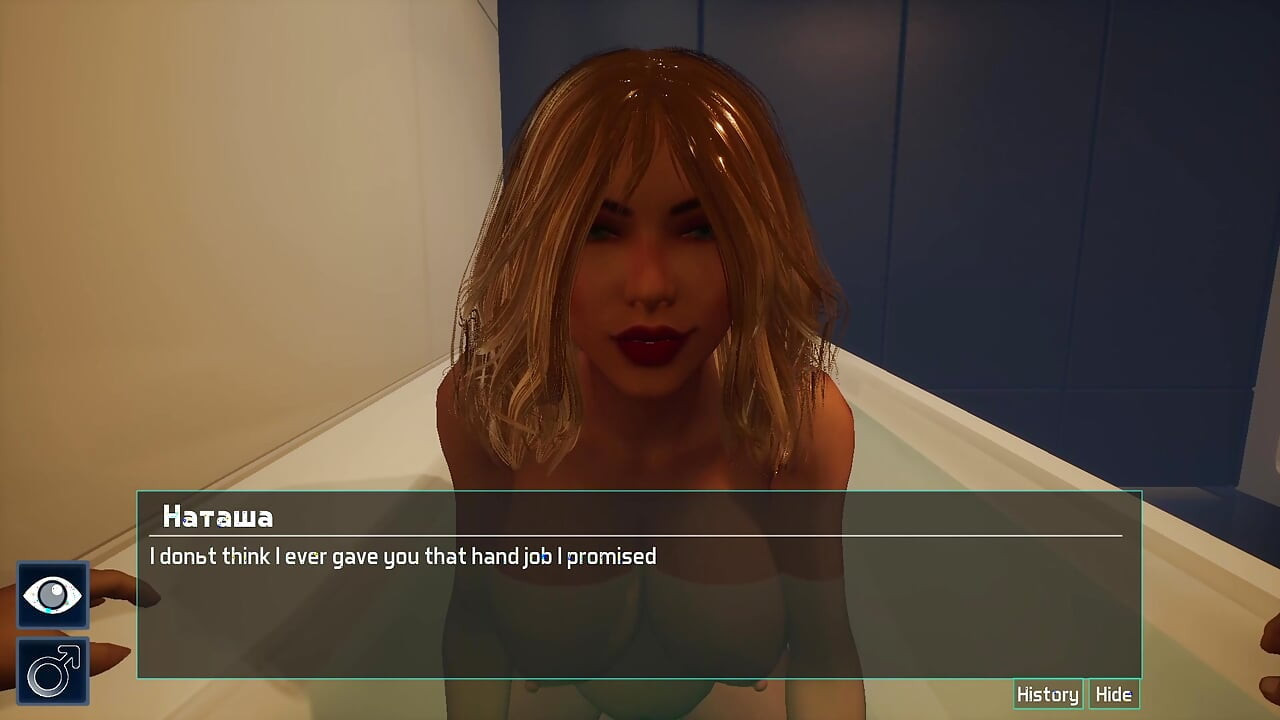This screenshot has width=1280, height=720.
Task: Click inside the dialogue box to continue
Action: tap(640, 600)
